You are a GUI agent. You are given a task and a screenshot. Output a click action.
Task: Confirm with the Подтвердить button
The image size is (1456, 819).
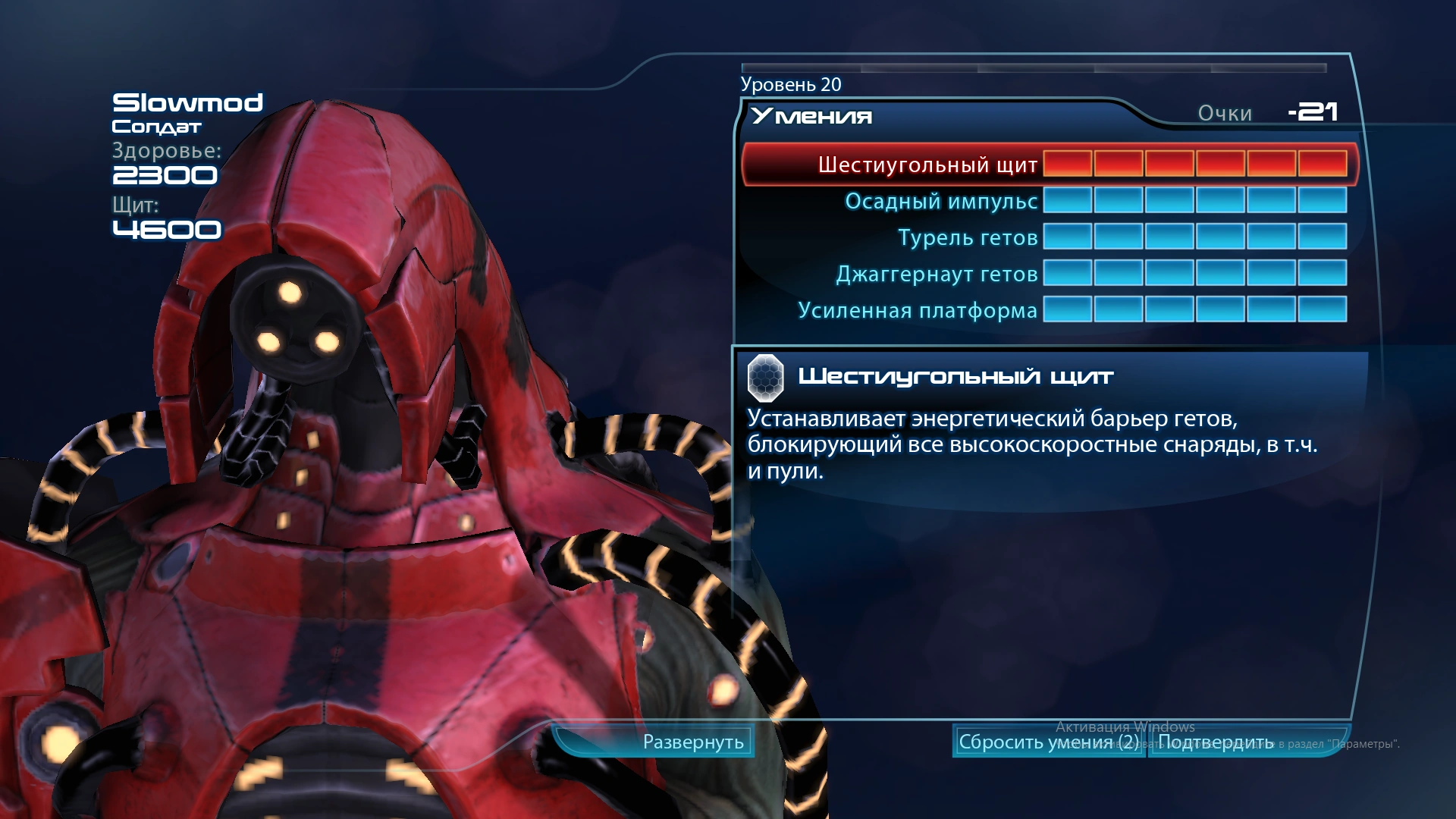pos(1216,742)
